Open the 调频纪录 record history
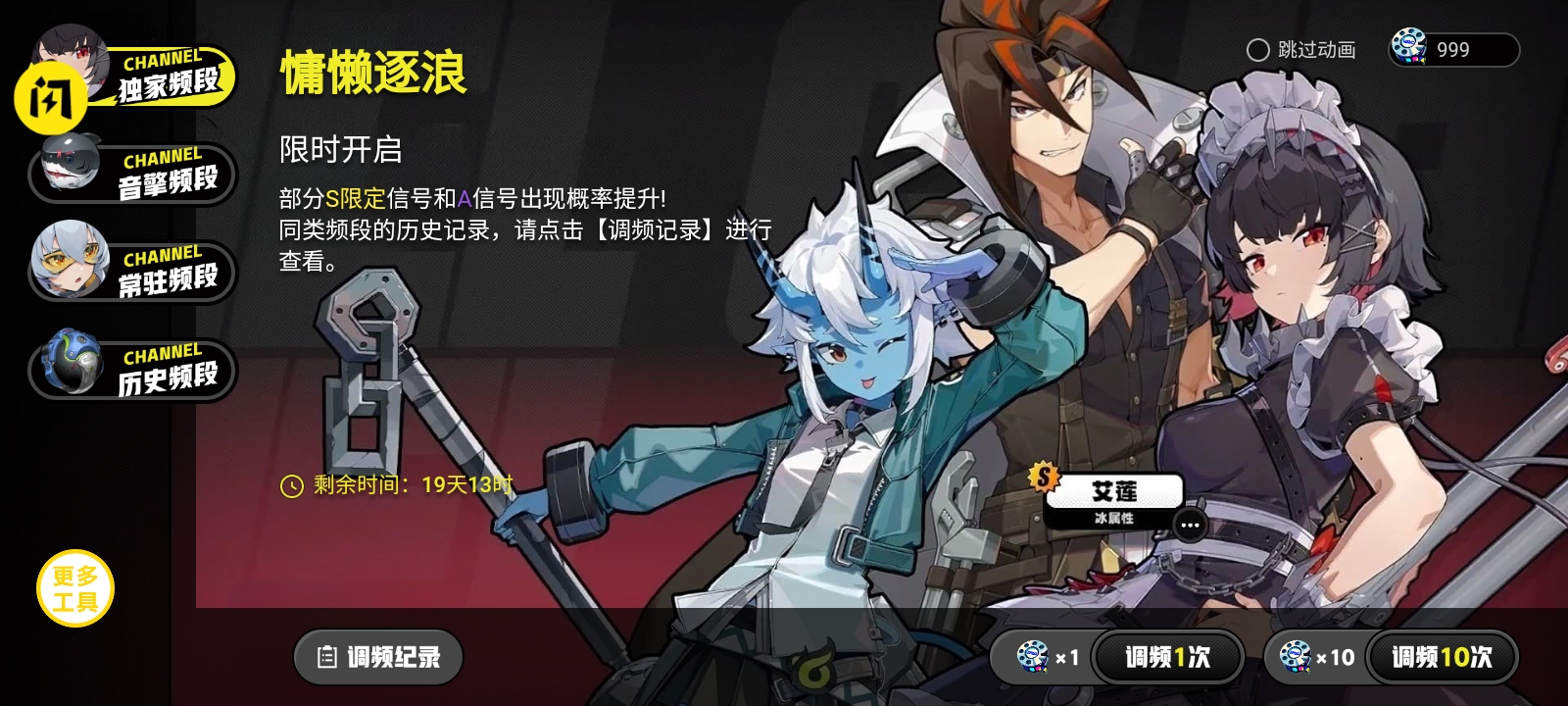1568x706 pixels. (377, 657)
